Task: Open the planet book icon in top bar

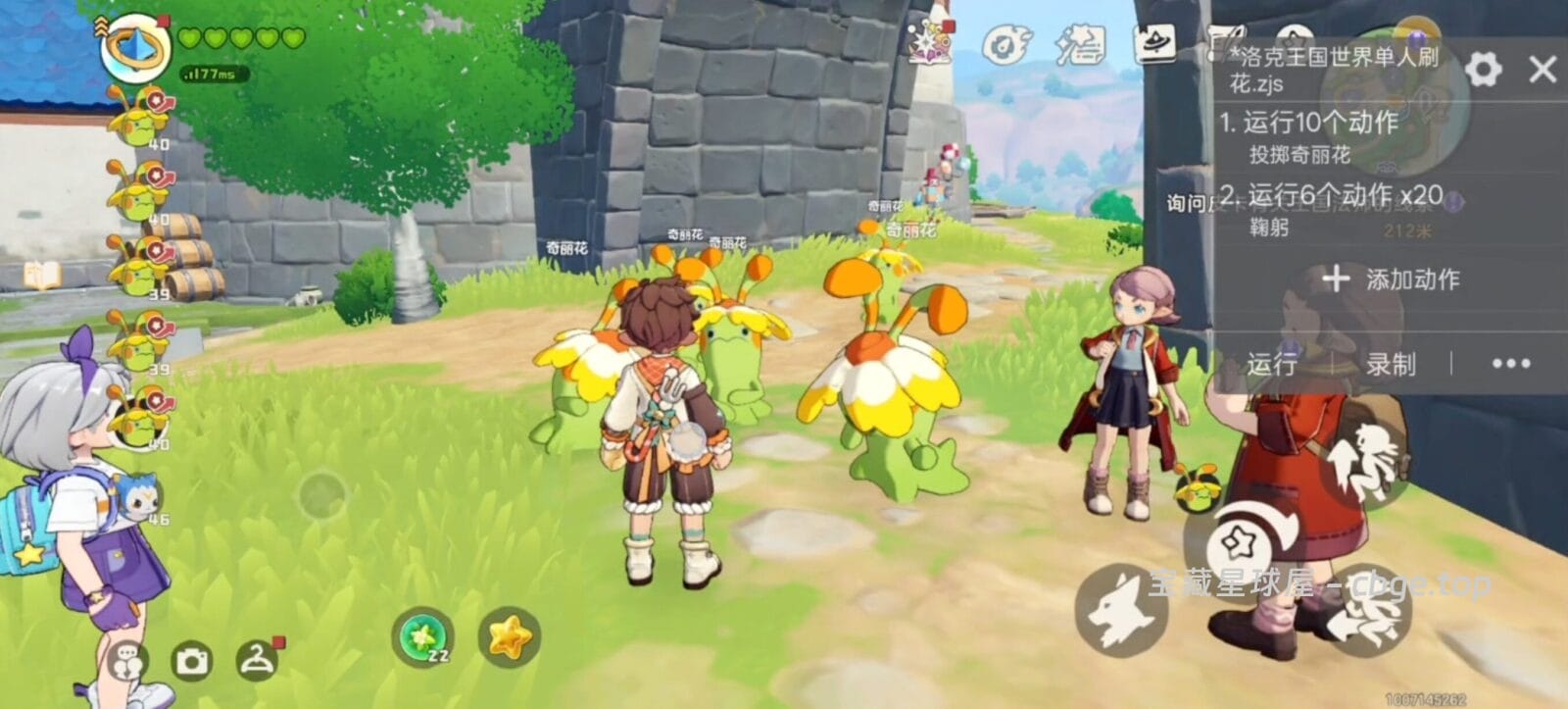Action: [1156, 44]
